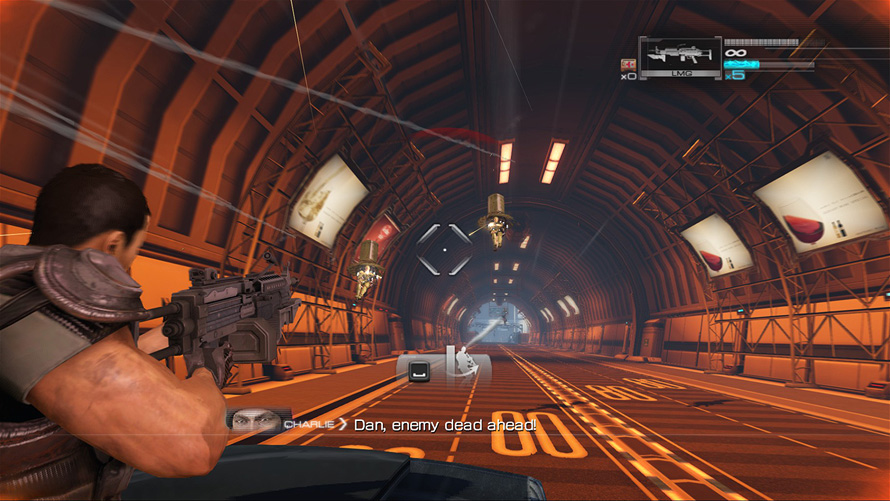Viewport: 890px width, 501px height.
Task: Click the first-aid kit icon
Action: tap(628, 62)
